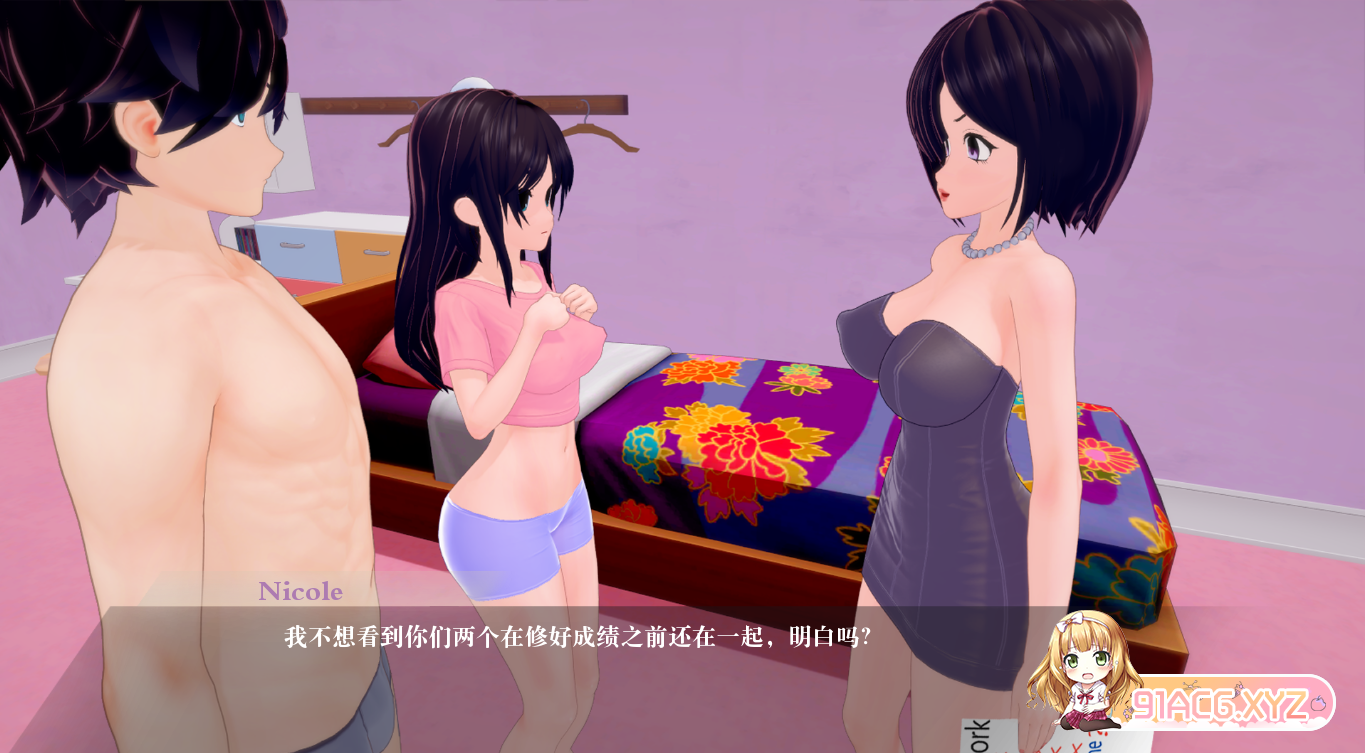Screen dimensions: 1365x753
Task: Click the pink ribbon on the mascot's uniform
Action: coord(1086,699)
